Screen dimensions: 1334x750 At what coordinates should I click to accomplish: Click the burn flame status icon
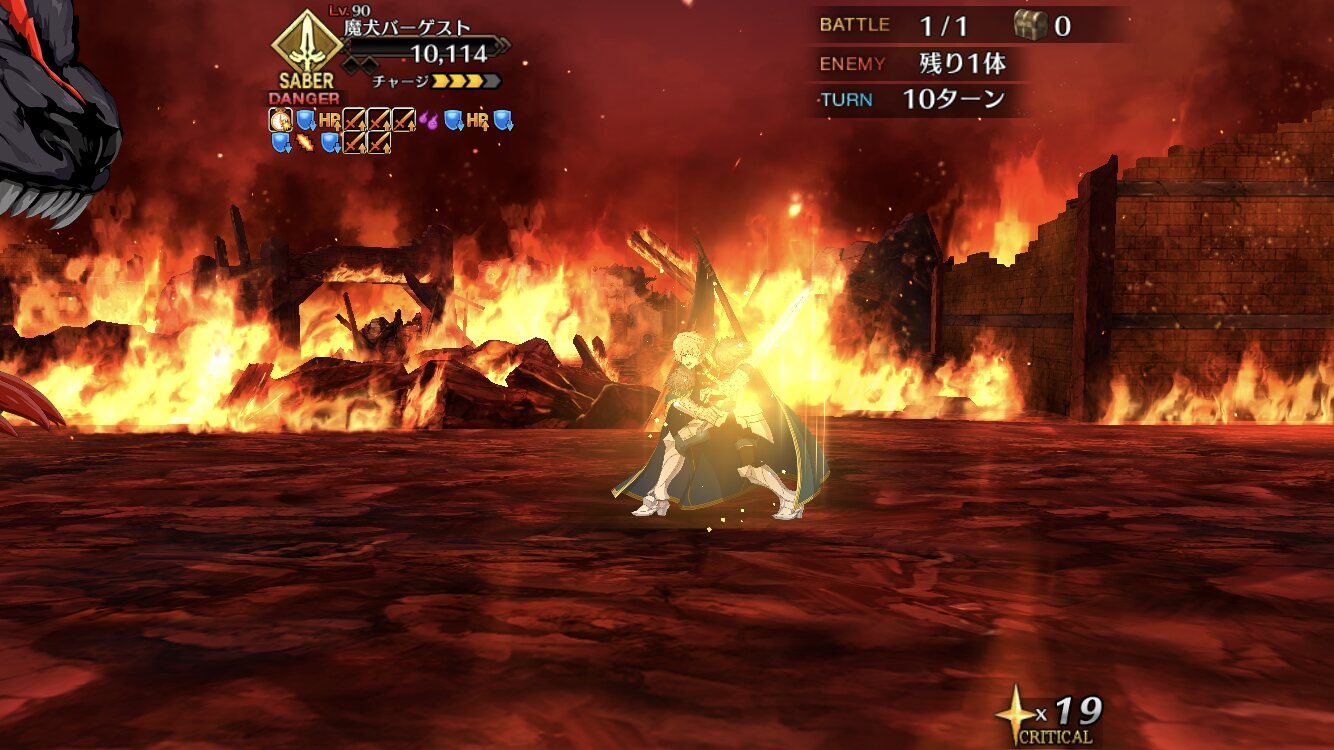click(305, 143)
